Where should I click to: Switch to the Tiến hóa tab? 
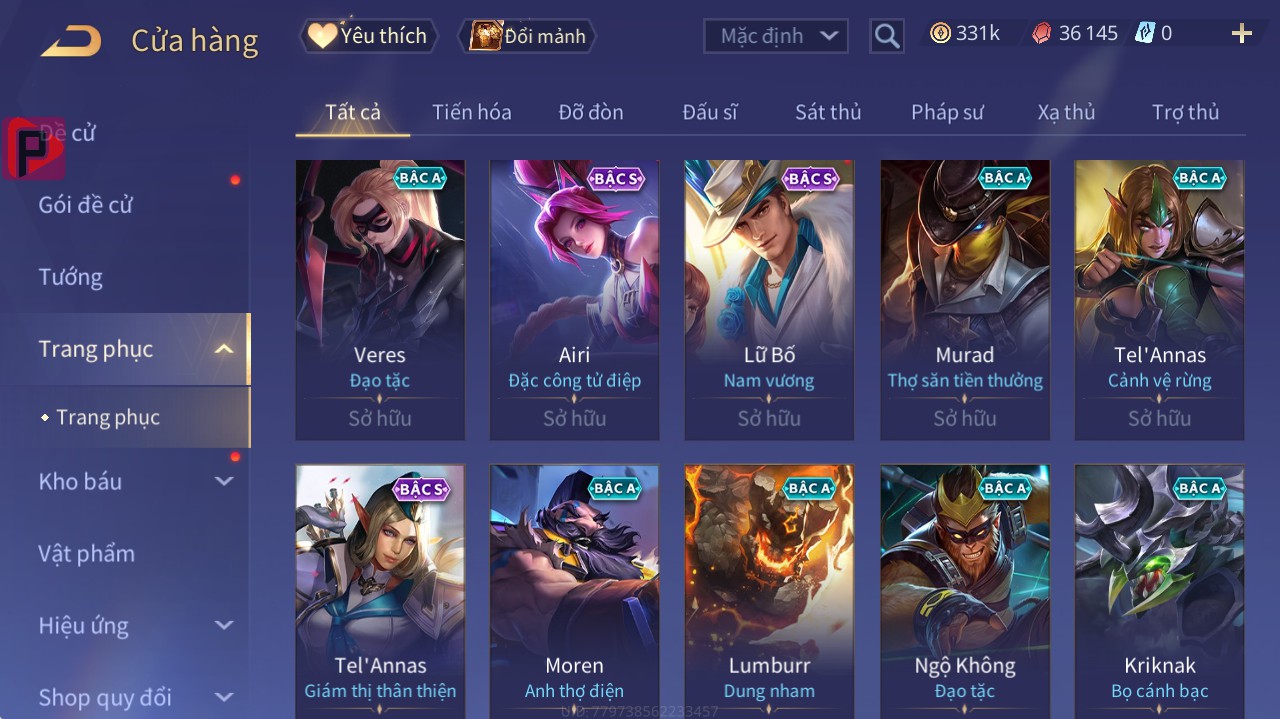coord(471,112)
